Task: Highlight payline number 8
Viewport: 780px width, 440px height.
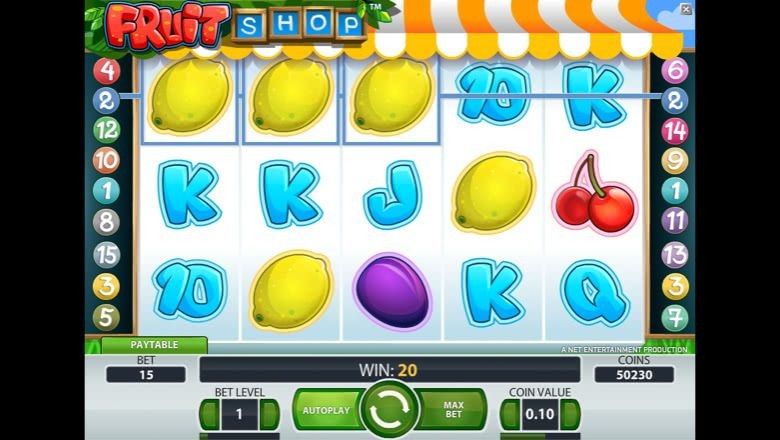Action: click(106, 222)
